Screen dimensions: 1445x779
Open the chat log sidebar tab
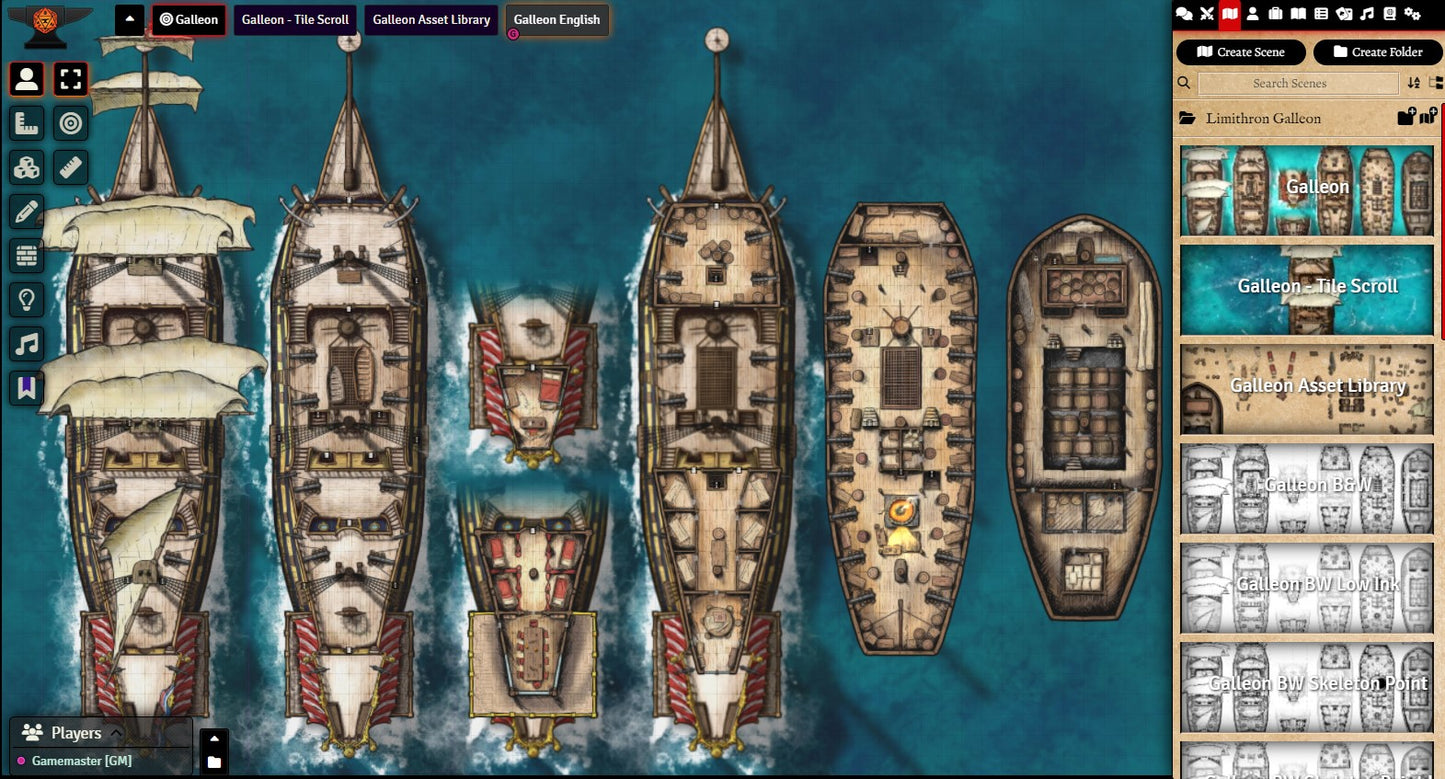[x=1184, y=14]
